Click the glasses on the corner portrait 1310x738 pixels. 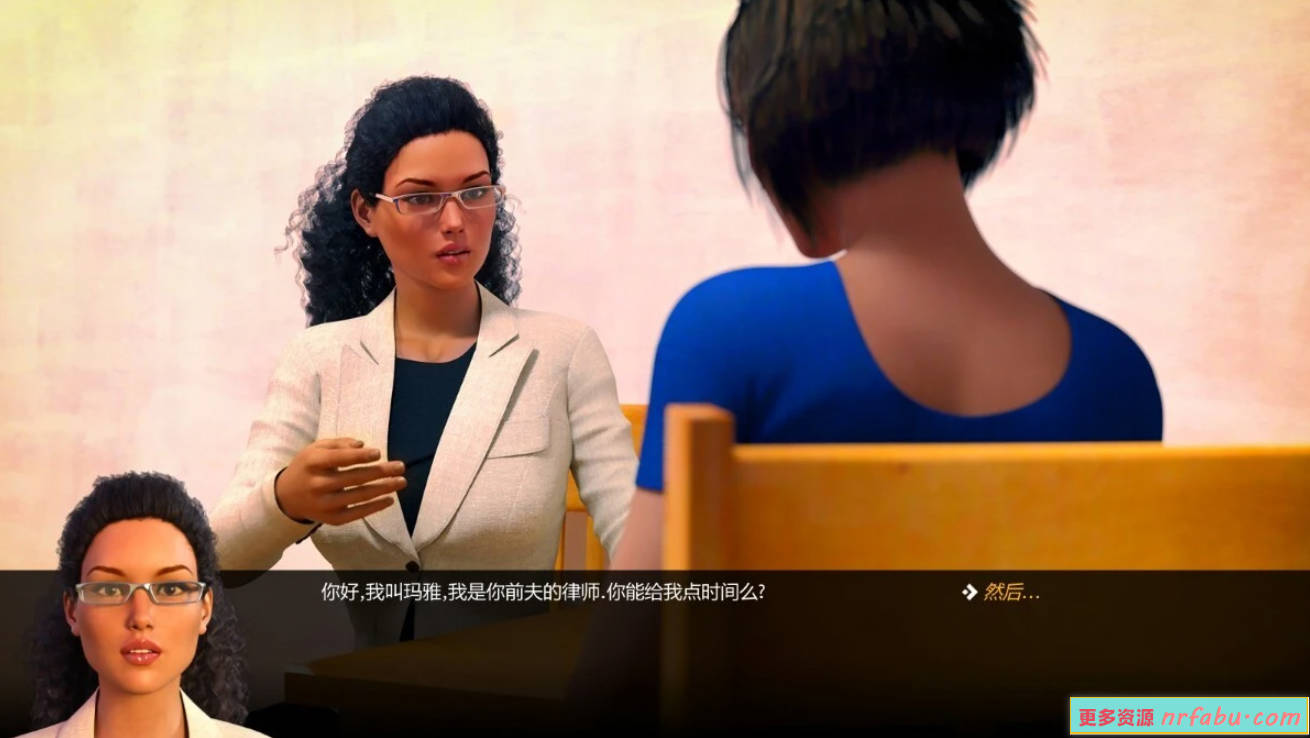(138, 589)
